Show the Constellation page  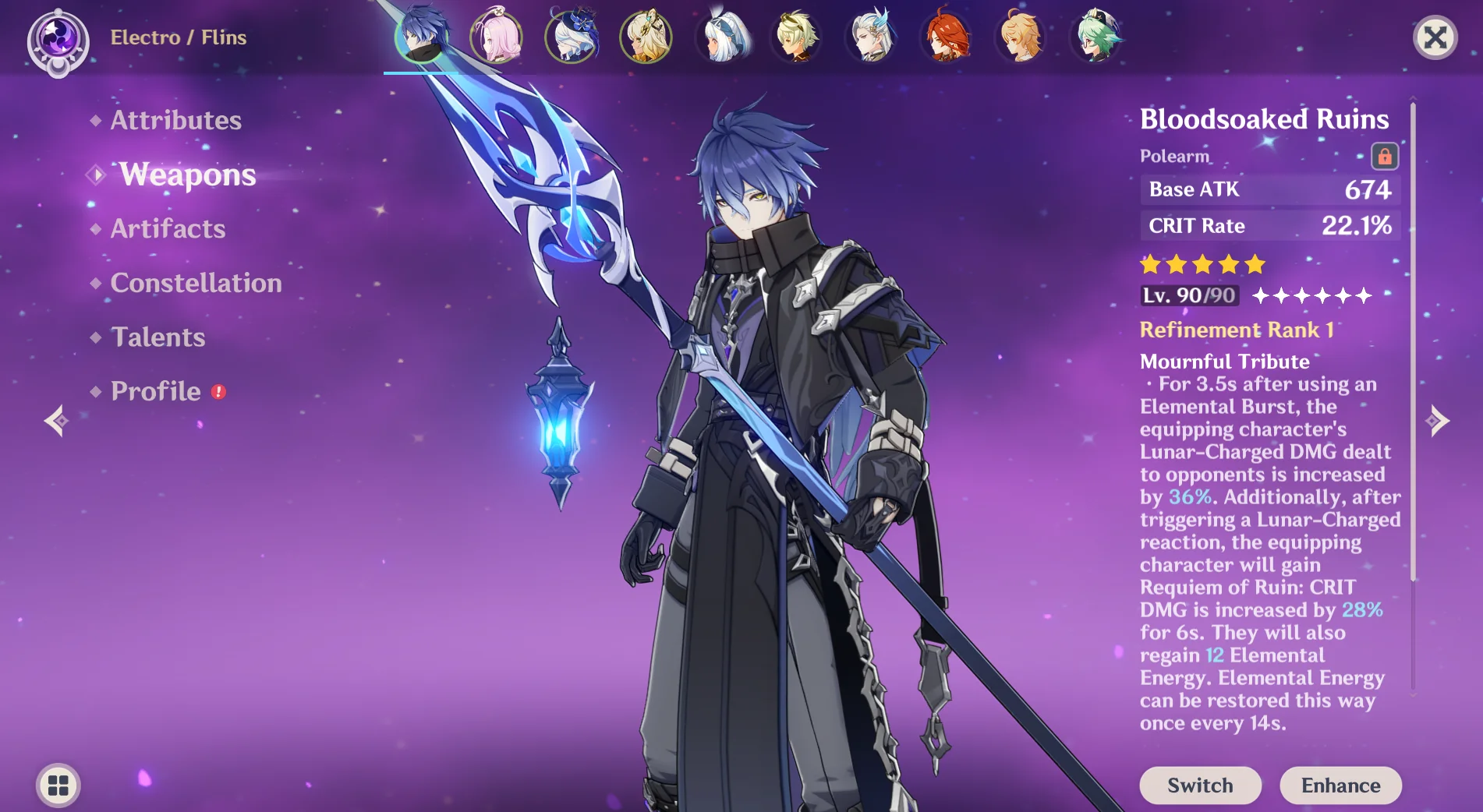coord(196,283)
